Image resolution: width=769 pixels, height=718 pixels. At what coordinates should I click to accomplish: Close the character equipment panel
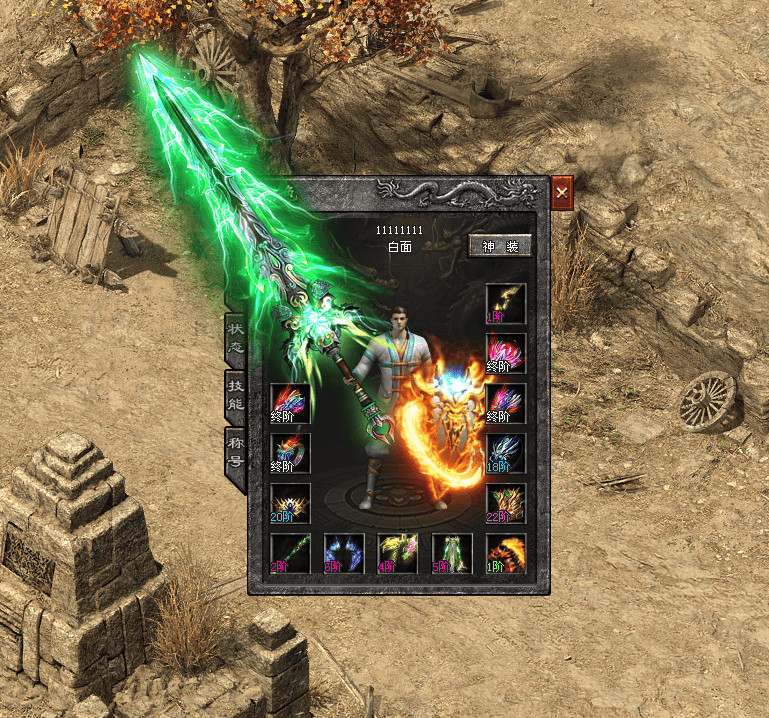(x=562, y=192)
